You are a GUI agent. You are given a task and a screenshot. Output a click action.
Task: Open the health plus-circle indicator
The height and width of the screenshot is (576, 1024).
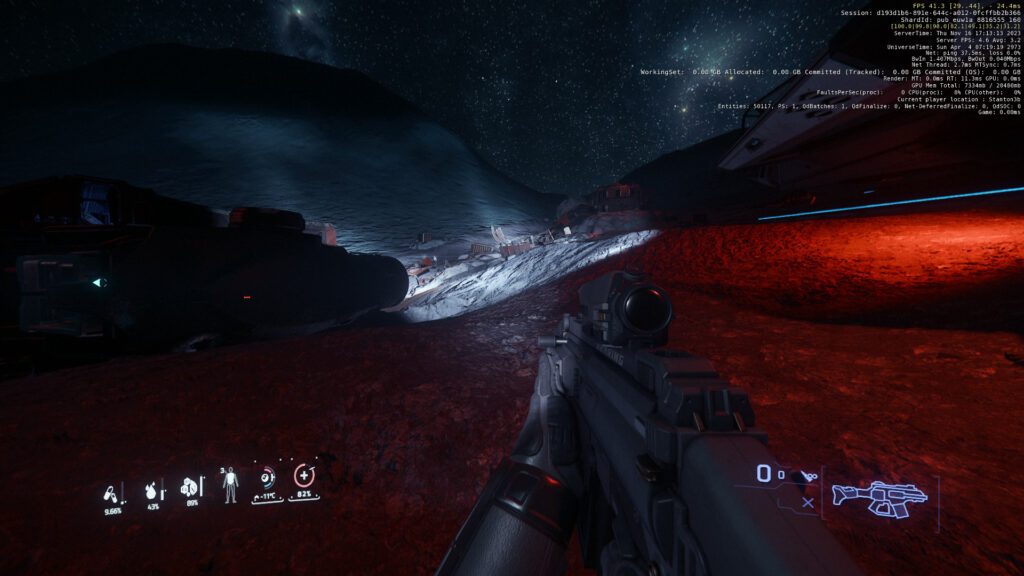[304, 476]
